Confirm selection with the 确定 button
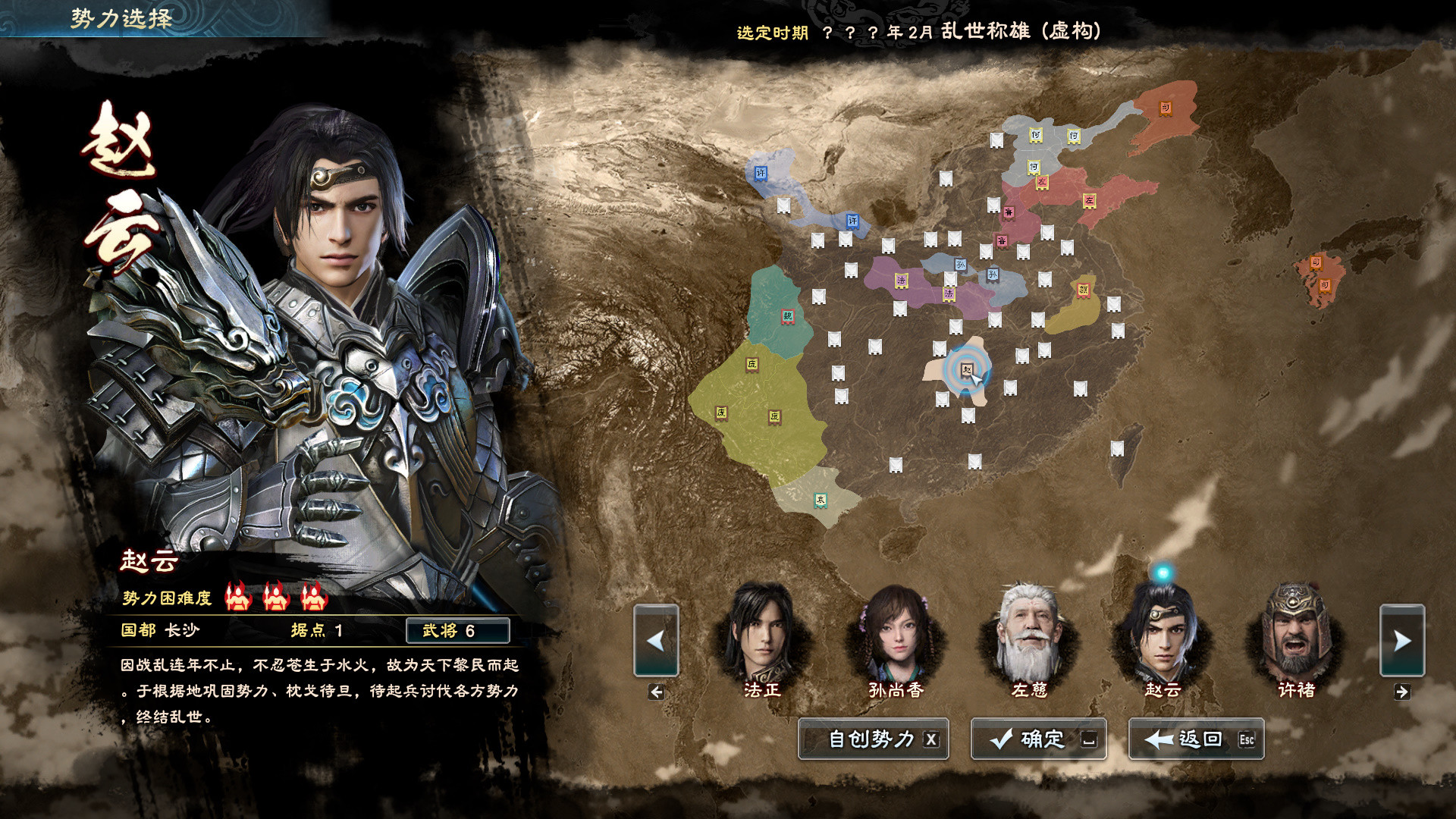The image size is (1456, 819). (x=1039, y=739)
